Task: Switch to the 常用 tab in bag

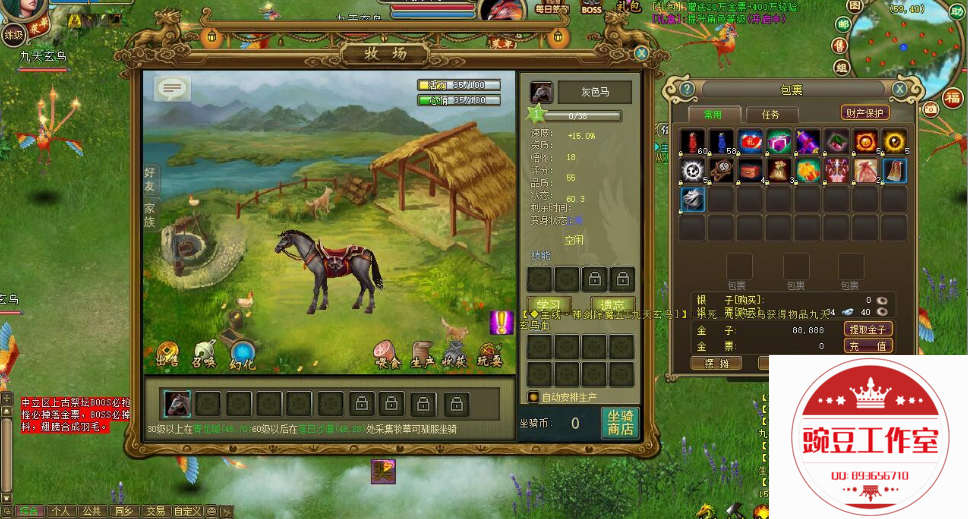Action: 712,115
